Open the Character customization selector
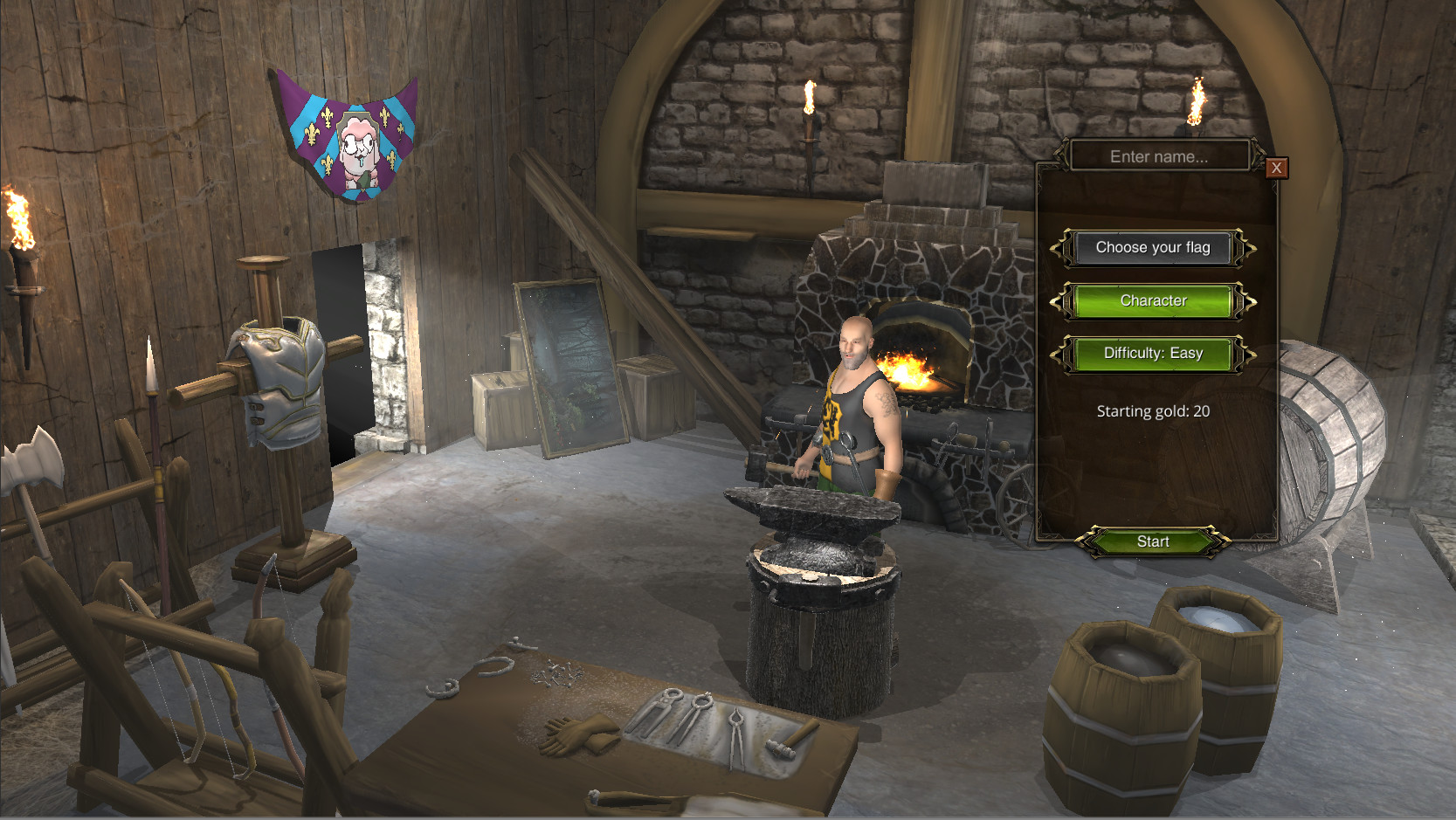Image resolution: width=1456 pixels, height=820 pixels. (1154, 300)
